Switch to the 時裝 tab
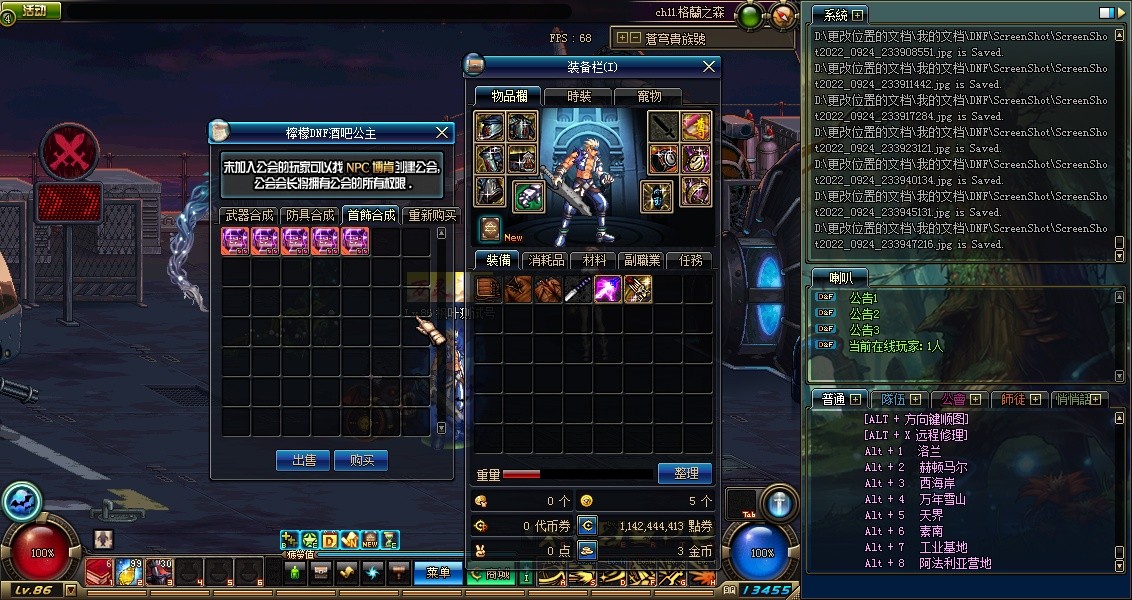 click(579, 96)
